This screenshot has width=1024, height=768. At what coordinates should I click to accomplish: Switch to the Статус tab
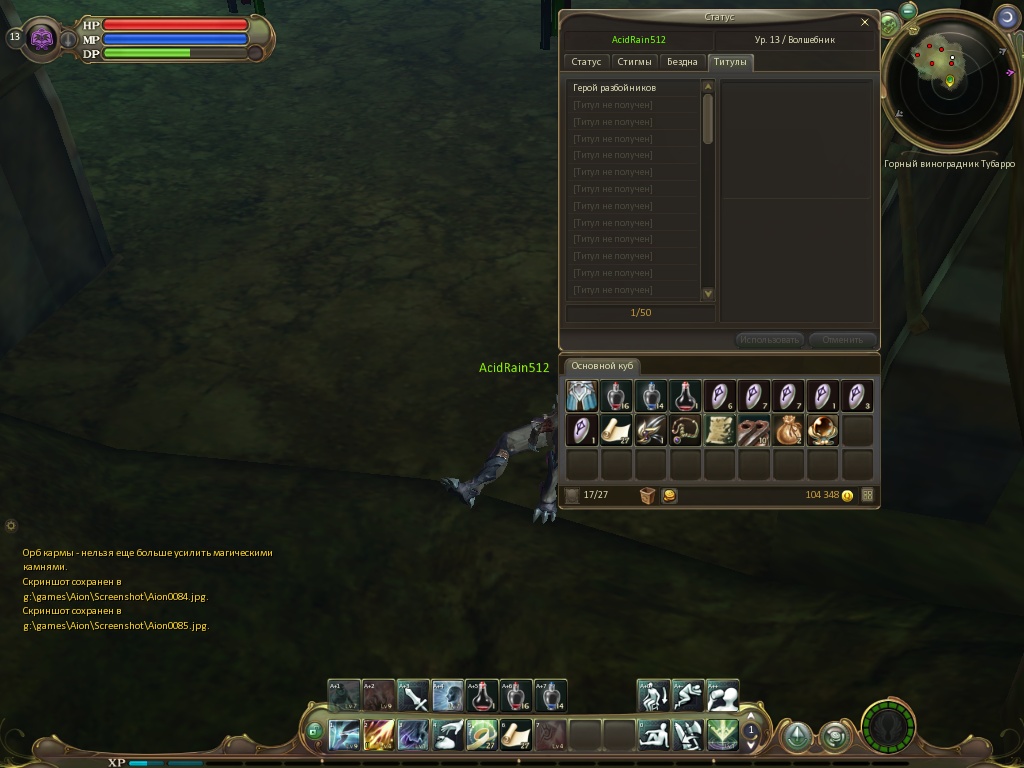tap(586, 62)
